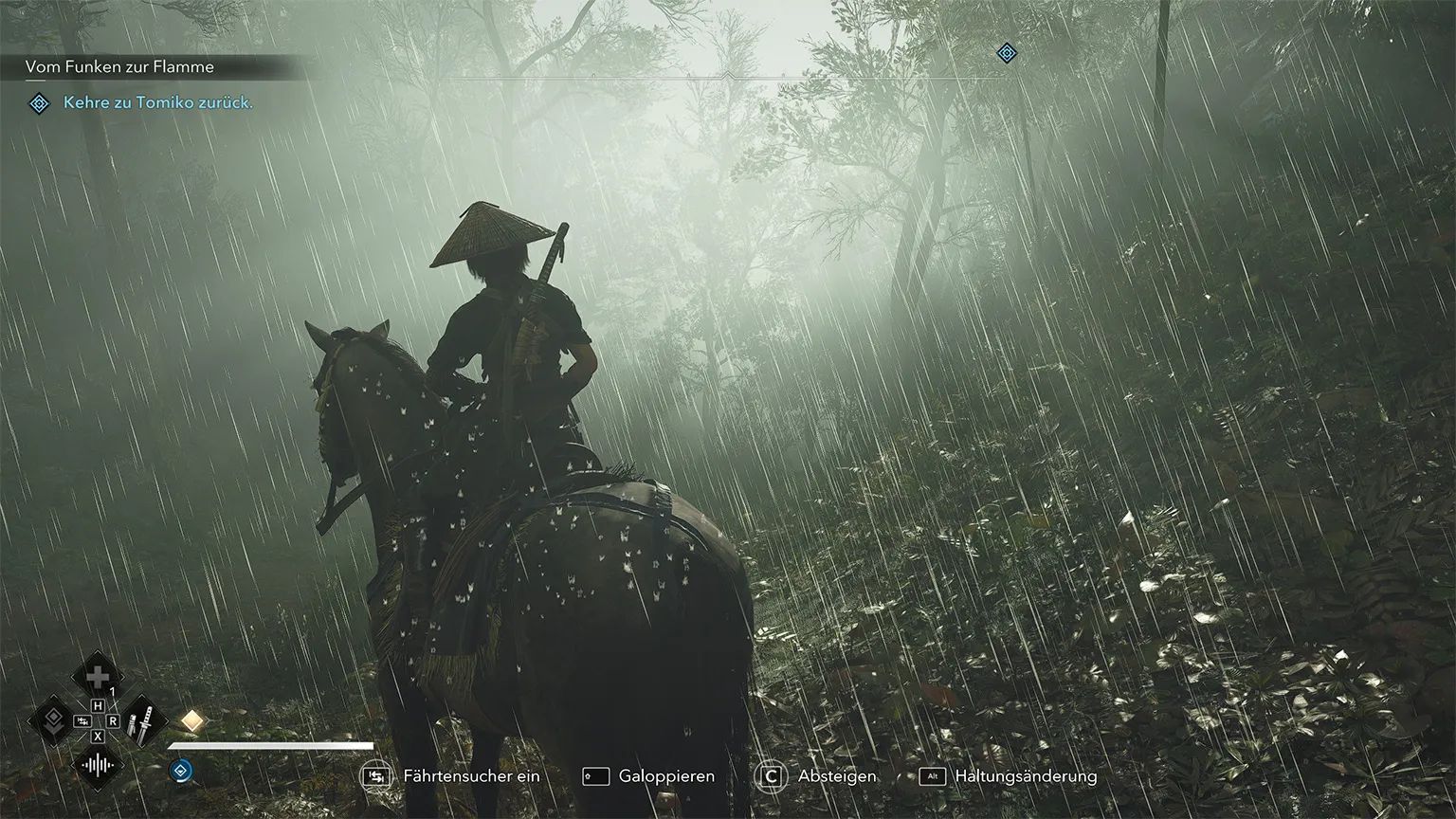Click the blue circular objective icon

[179, 770]
